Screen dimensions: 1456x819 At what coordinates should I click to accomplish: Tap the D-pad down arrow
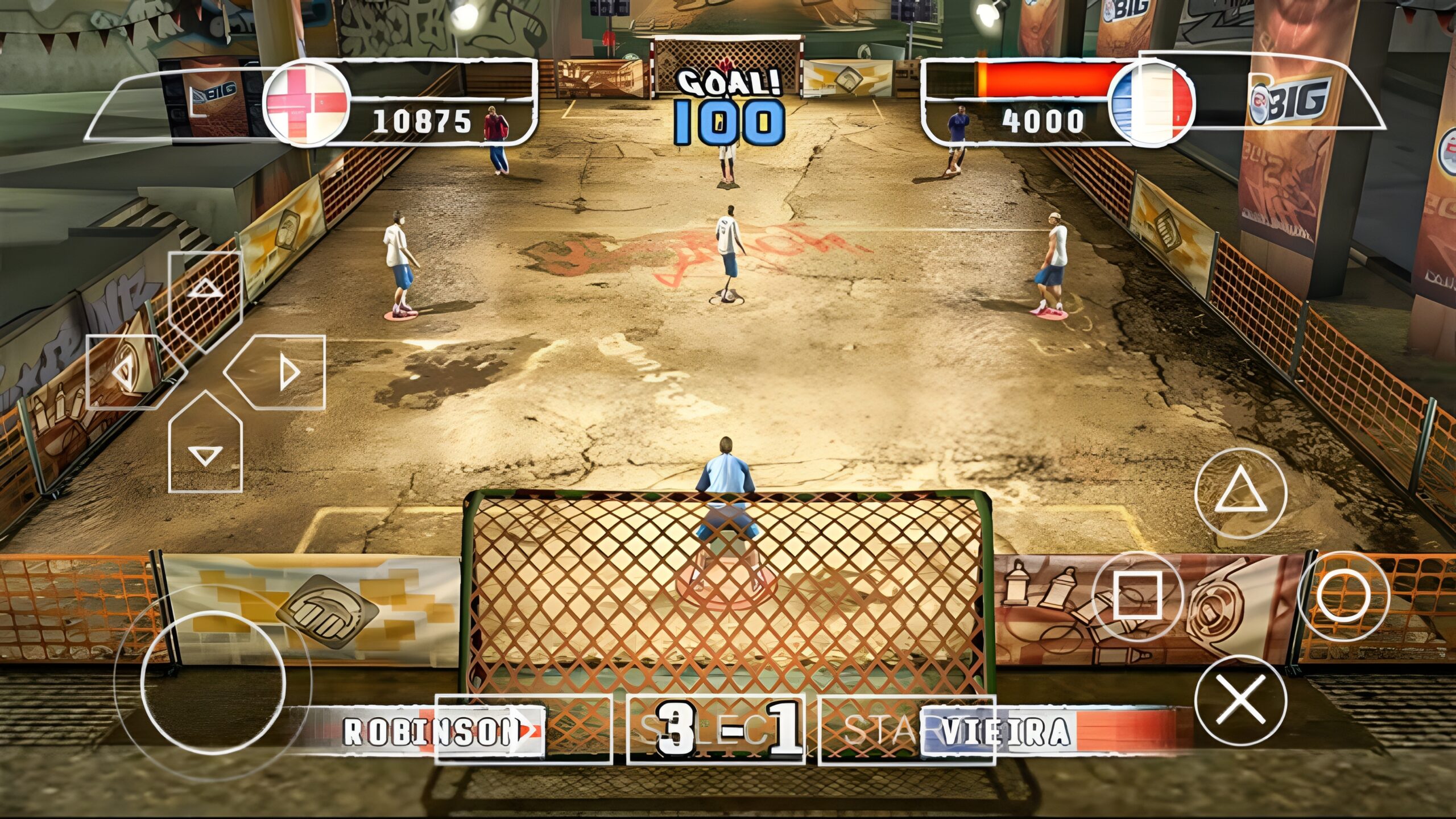tap(205, 449)
